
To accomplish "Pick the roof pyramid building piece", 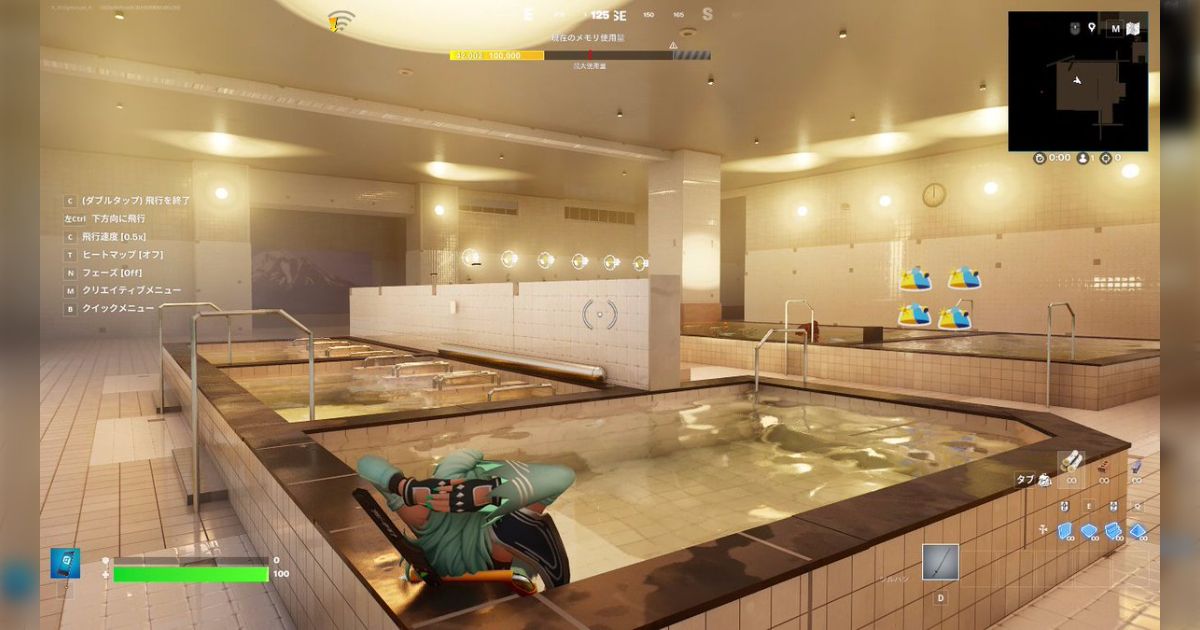I will pos(1137,531).
